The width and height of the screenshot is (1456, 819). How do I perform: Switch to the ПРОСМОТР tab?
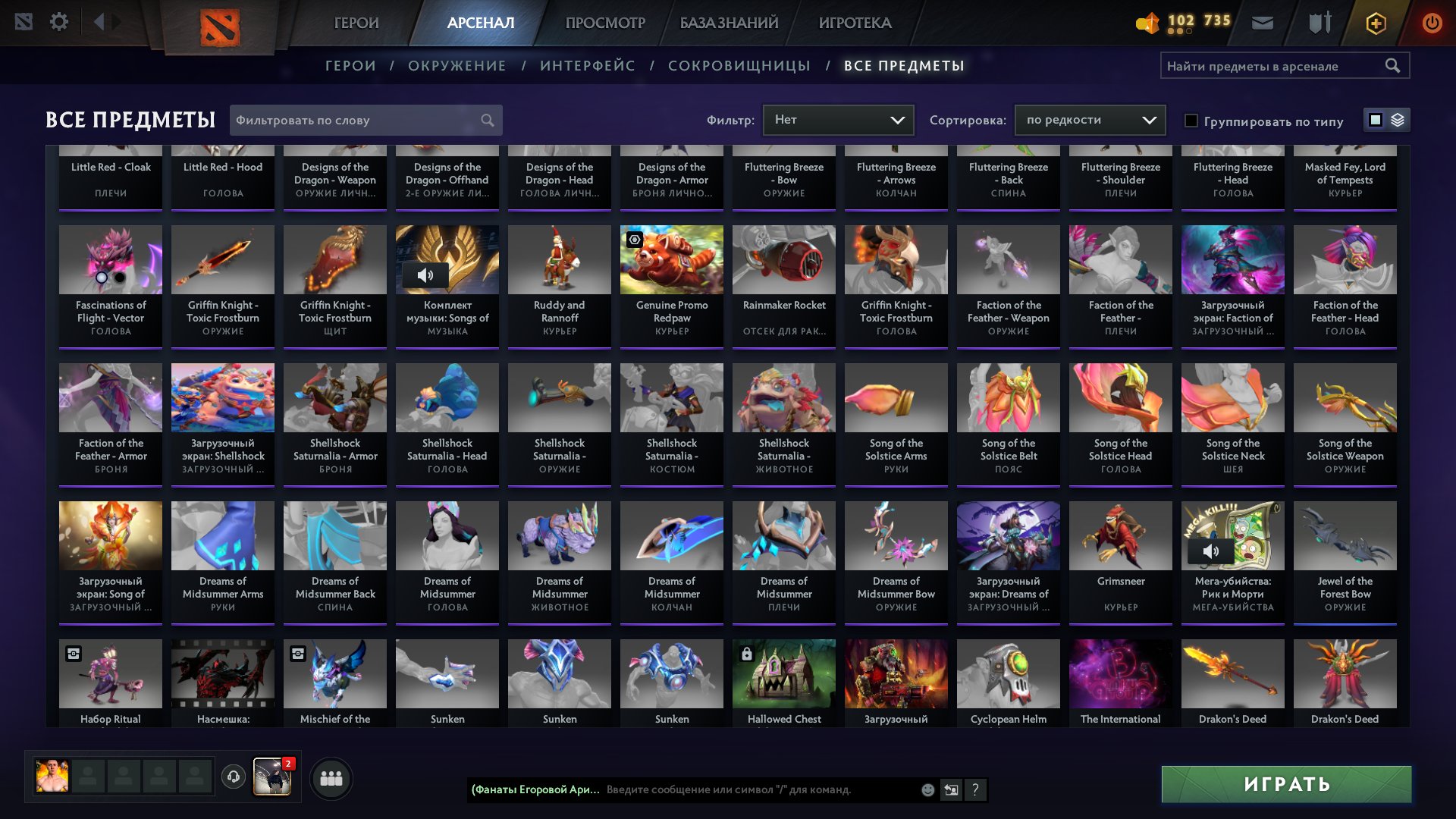(x=604, y=22)
